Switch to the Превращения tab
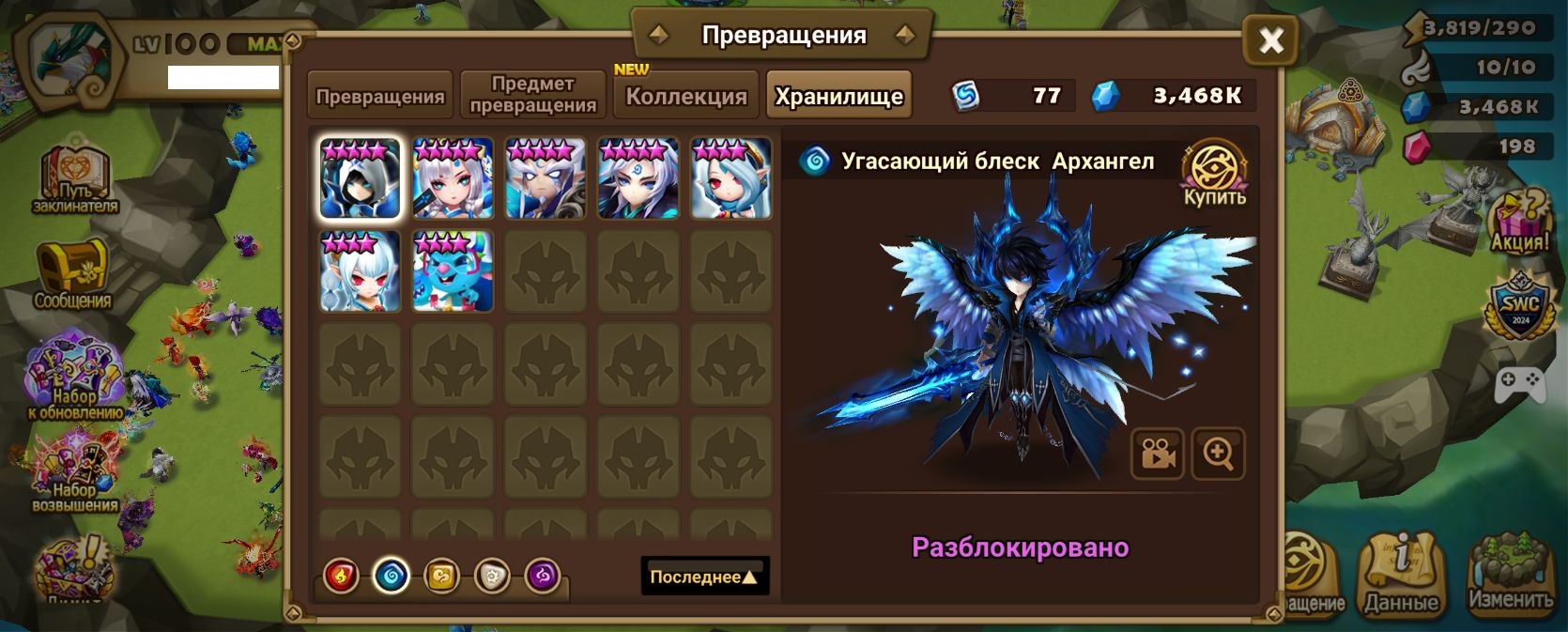This screenshot has height=632, width=1568. (x=380, y=96)
